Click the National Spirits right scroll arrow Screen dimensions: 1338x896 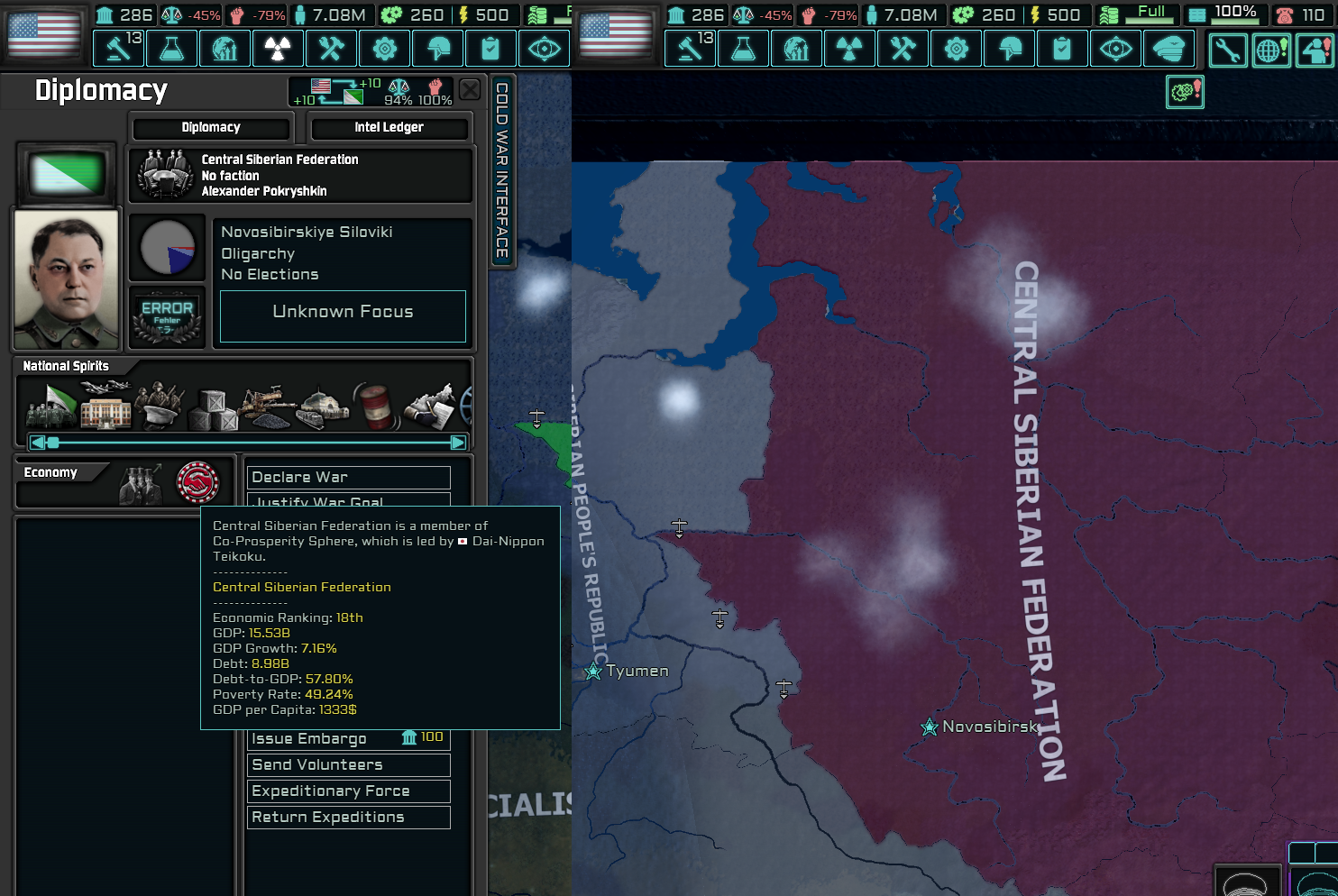(456, 442)
